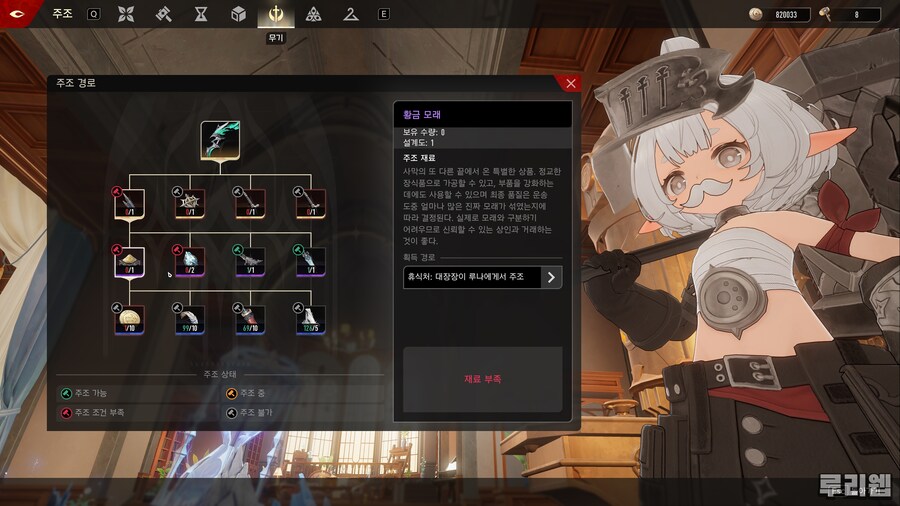Follow the 휴식처 대장장이 루나 source link

coord(483,277)
